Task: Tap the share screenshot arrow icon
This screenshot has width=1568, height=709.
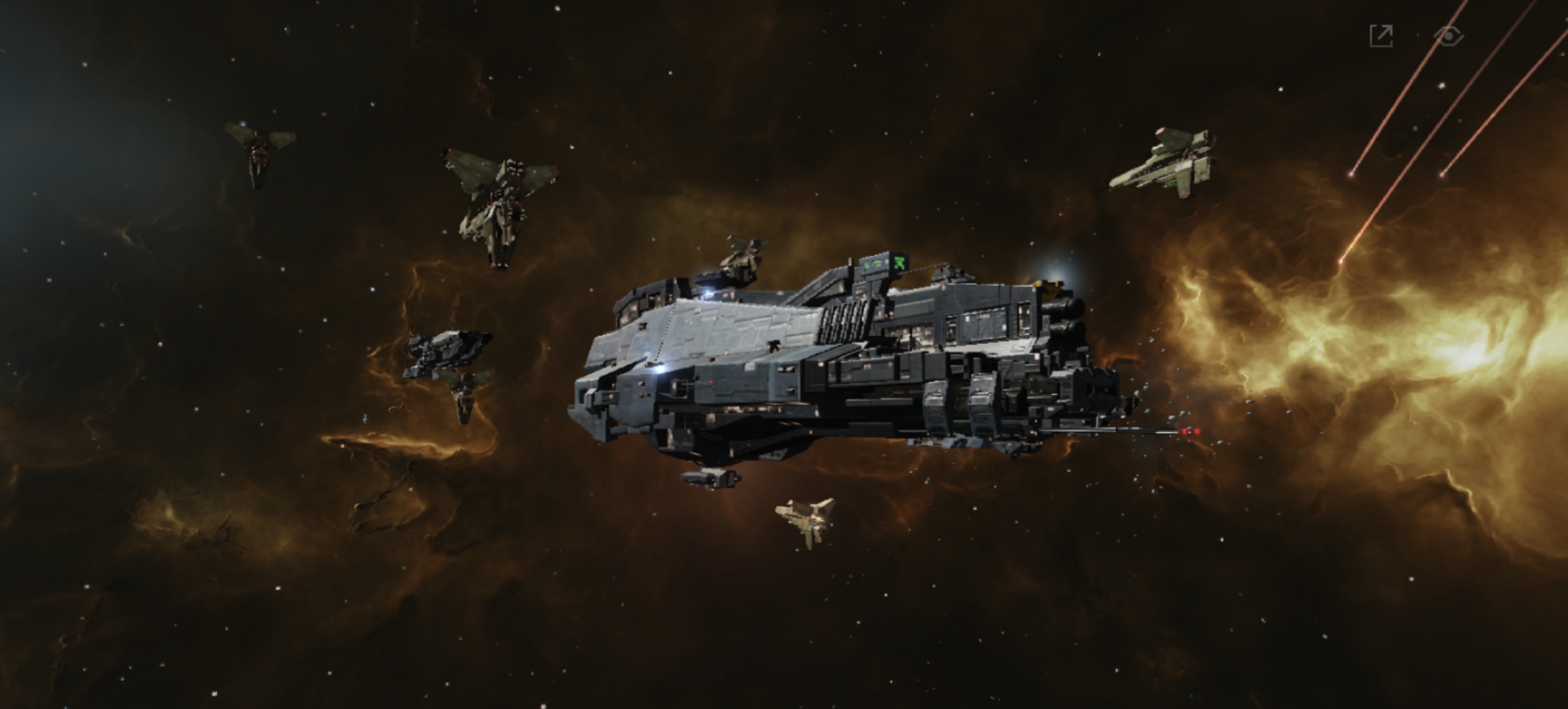Action: (1382, 35)
